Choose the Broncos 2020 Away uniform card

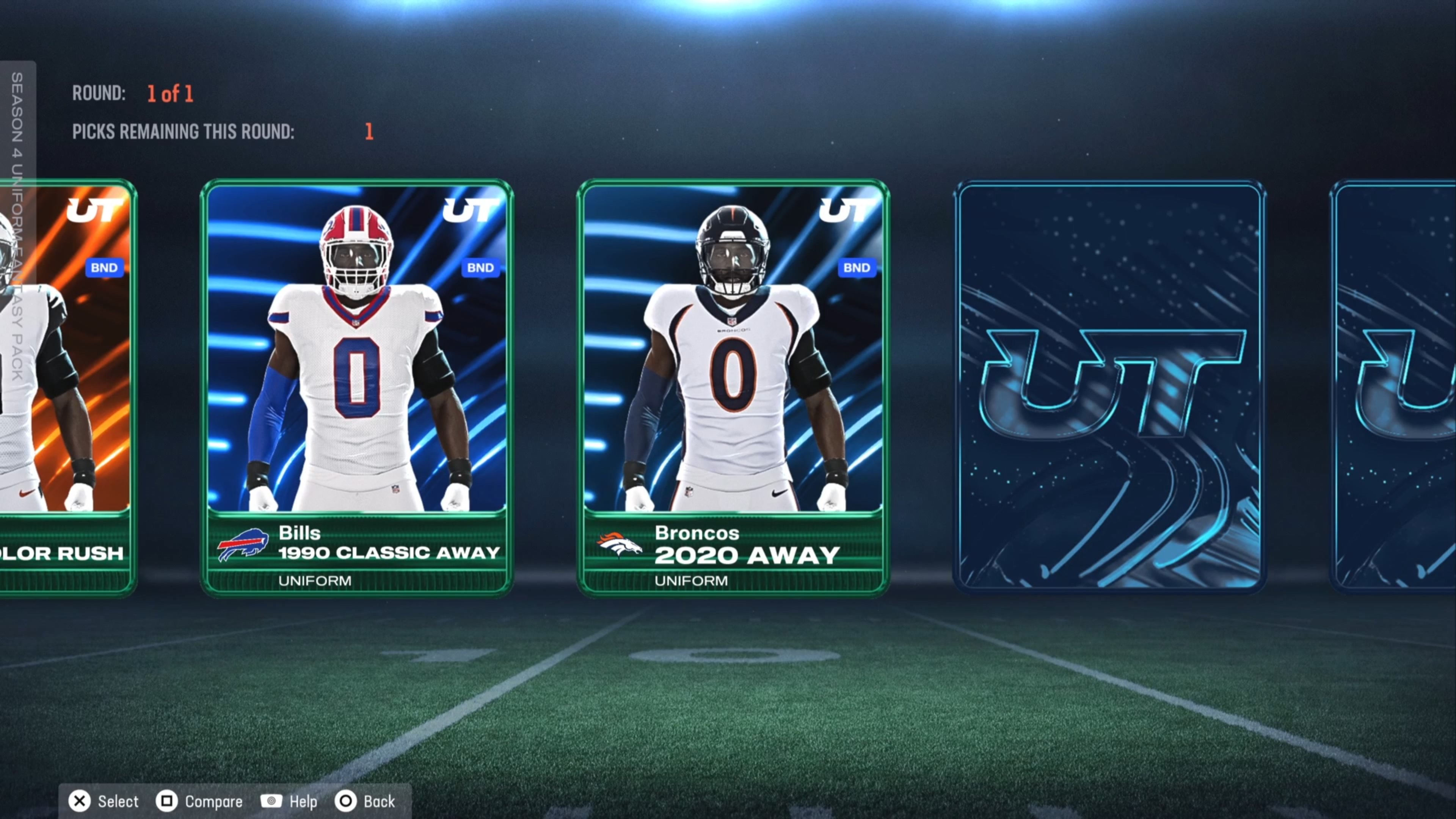733,387
